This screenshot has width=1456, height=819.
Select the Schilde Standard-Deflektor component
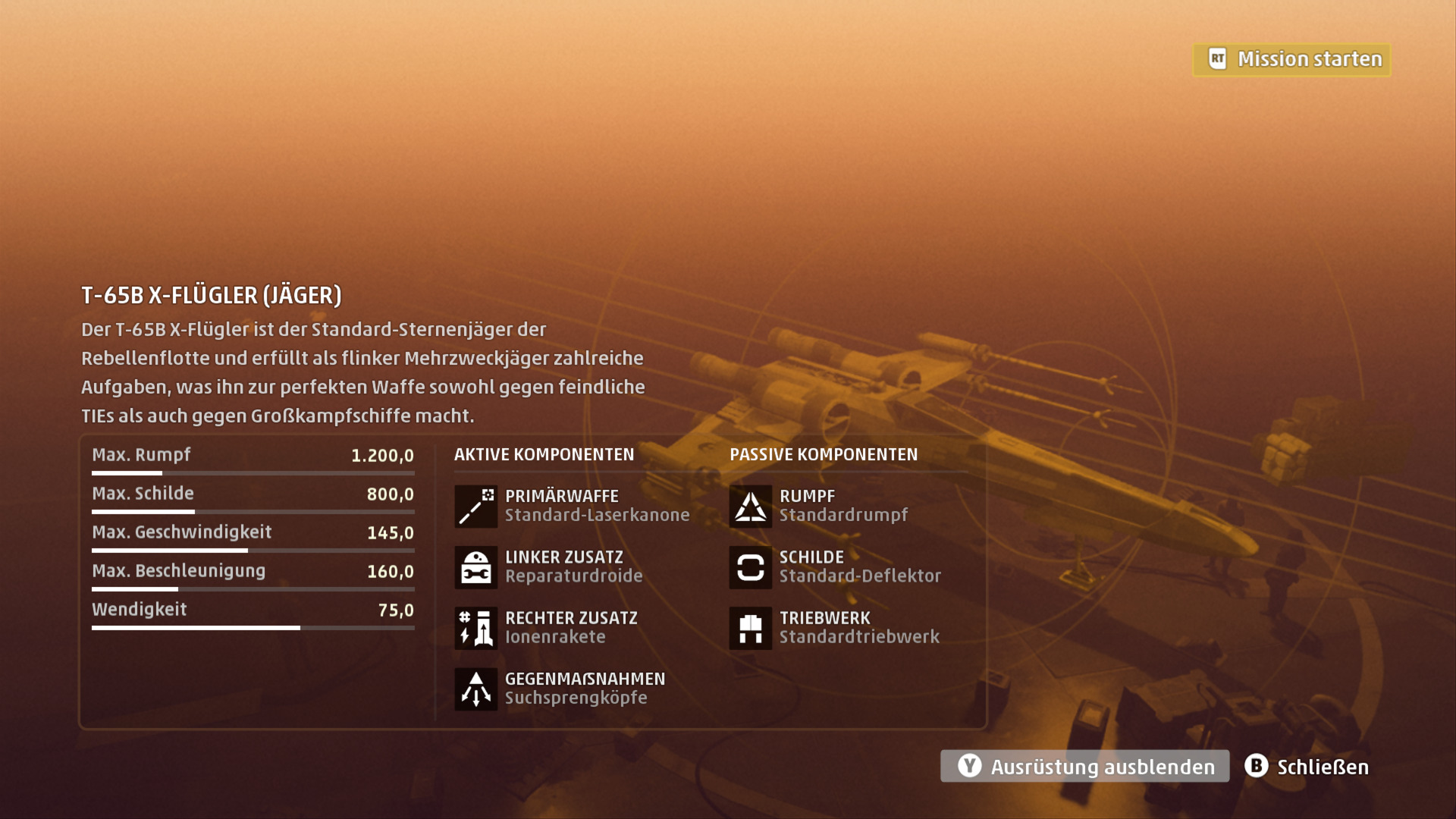point(835,566)
